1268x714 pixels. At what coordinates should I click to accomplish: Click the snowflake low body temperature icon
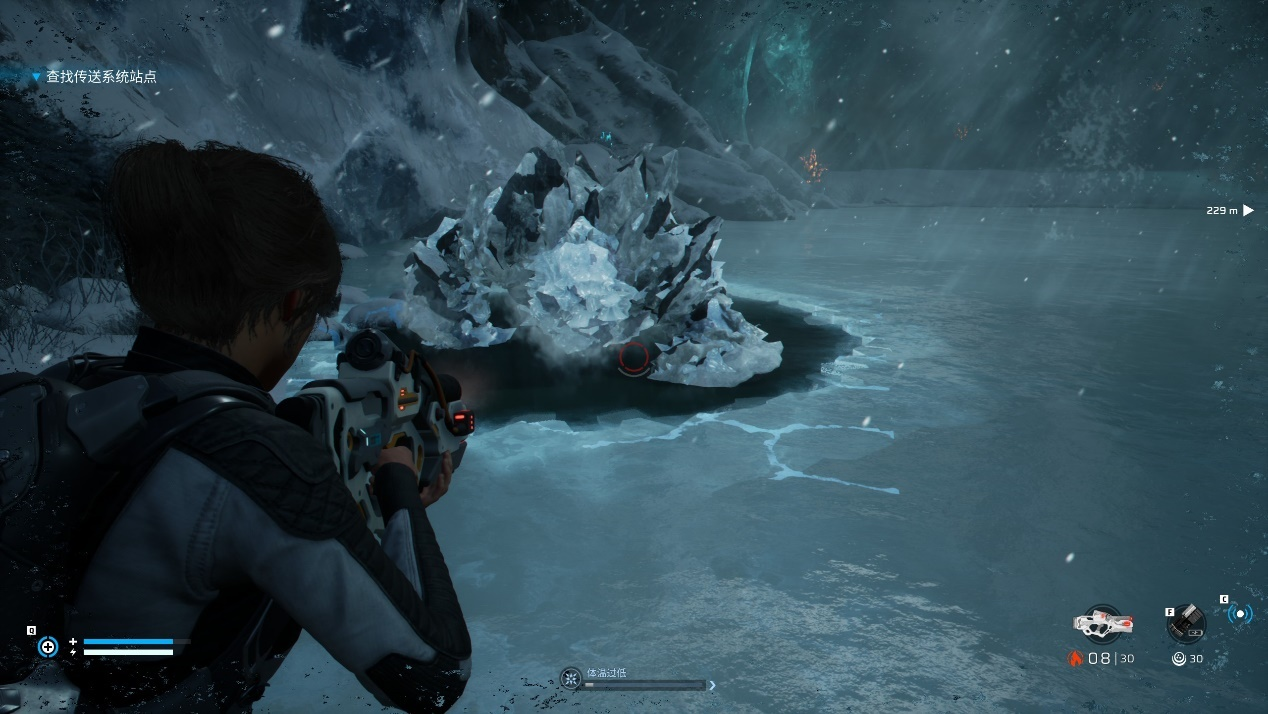tap(571, 679)
